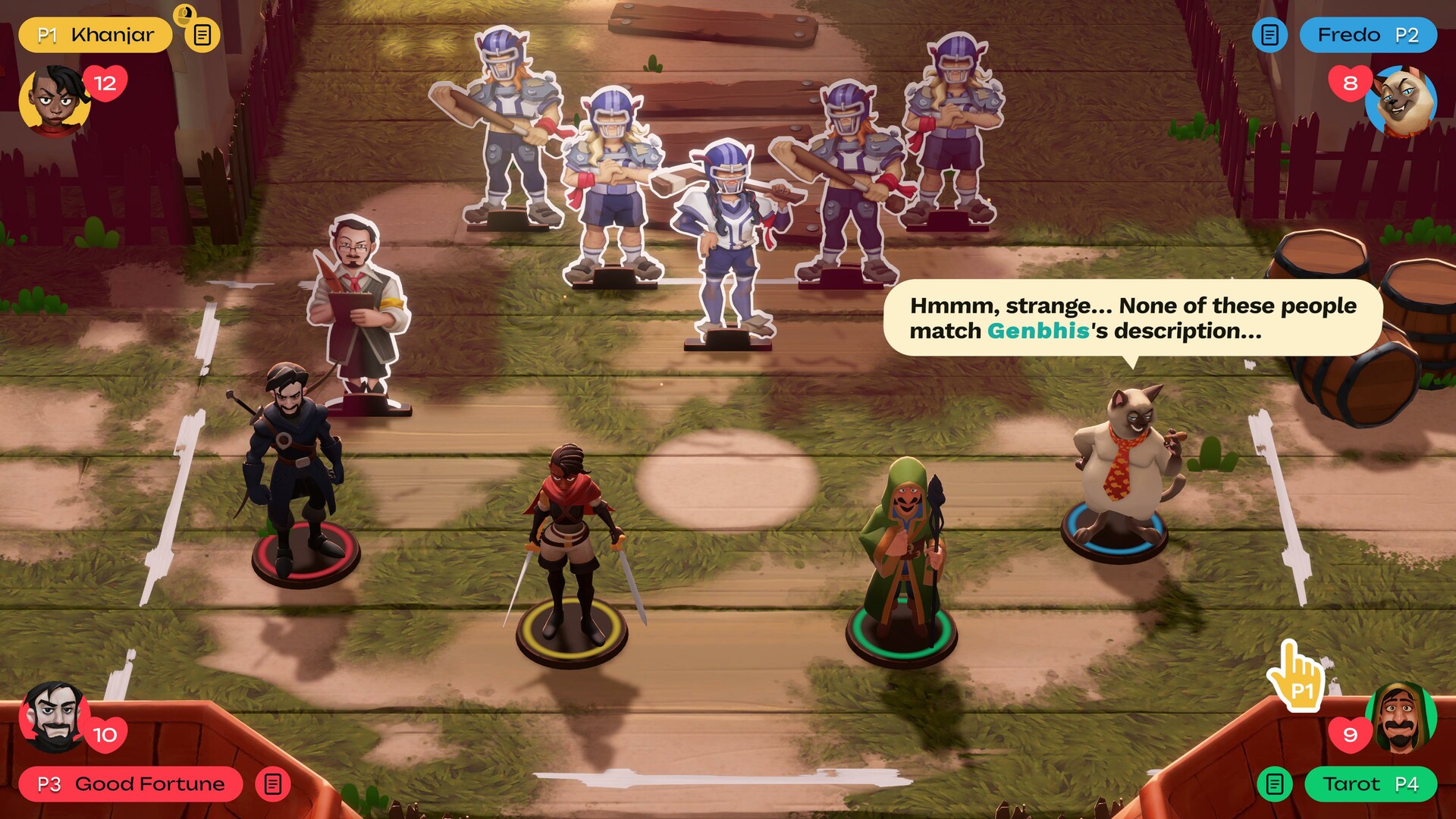Open Khanjar's notes panel icon
The width and height of the screenshot is (1456, 819).
pos(202,34)
